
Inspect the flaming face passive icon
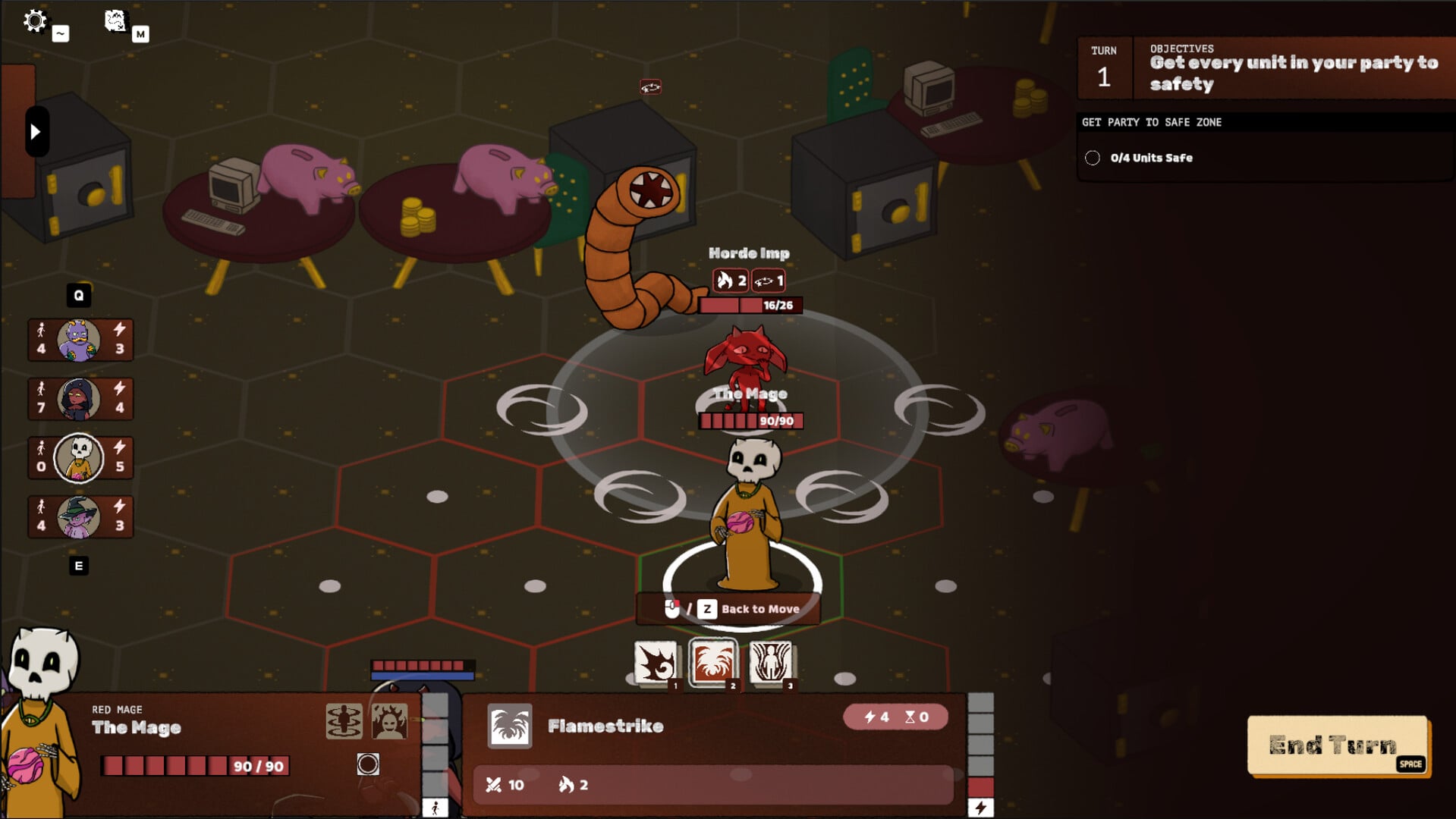click(389, 721)
